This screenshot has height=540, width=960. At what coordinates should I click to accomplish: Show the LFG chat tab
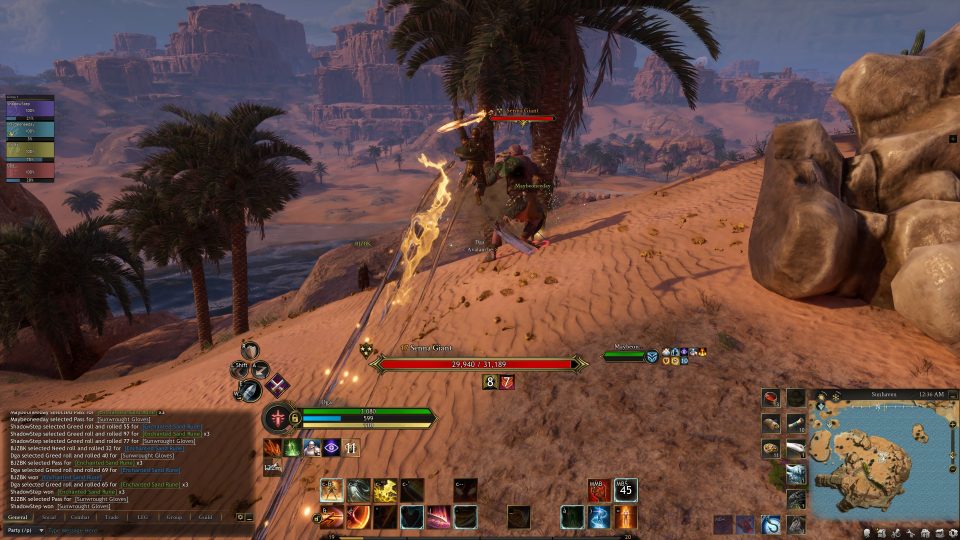click(x=142, y=517)
